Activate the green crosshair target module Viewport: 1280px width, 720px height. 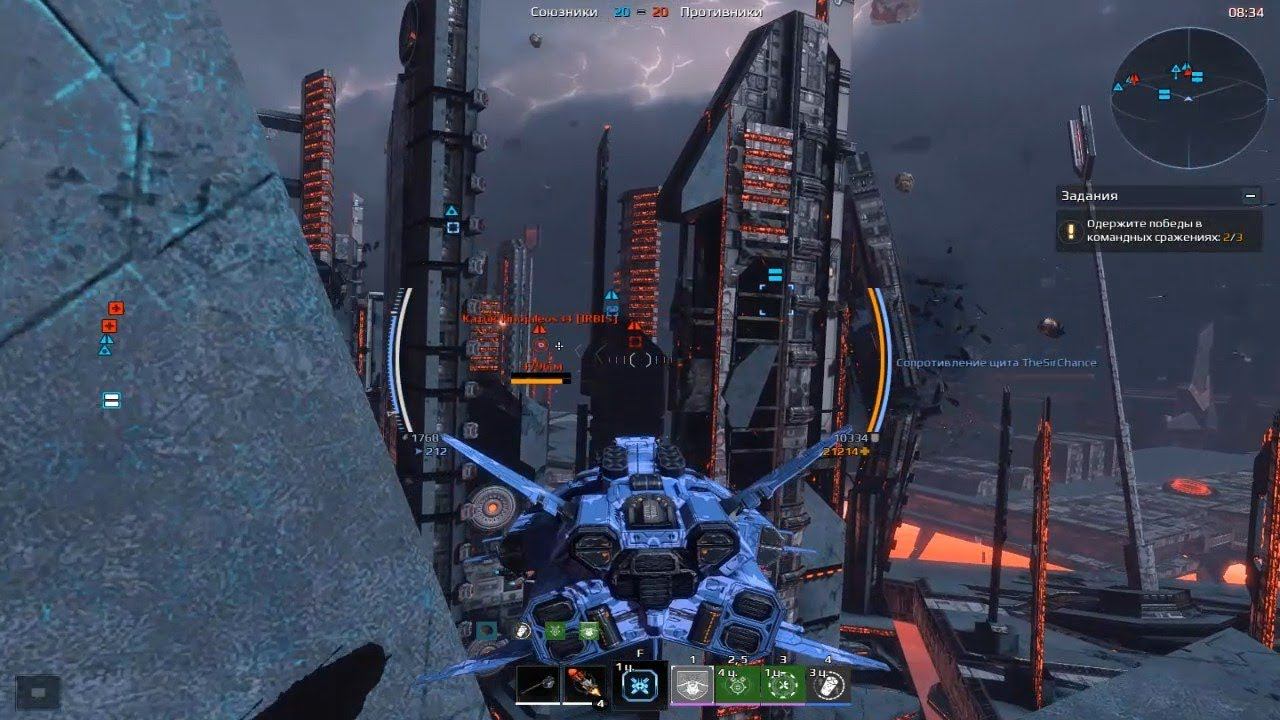(737, 686)
